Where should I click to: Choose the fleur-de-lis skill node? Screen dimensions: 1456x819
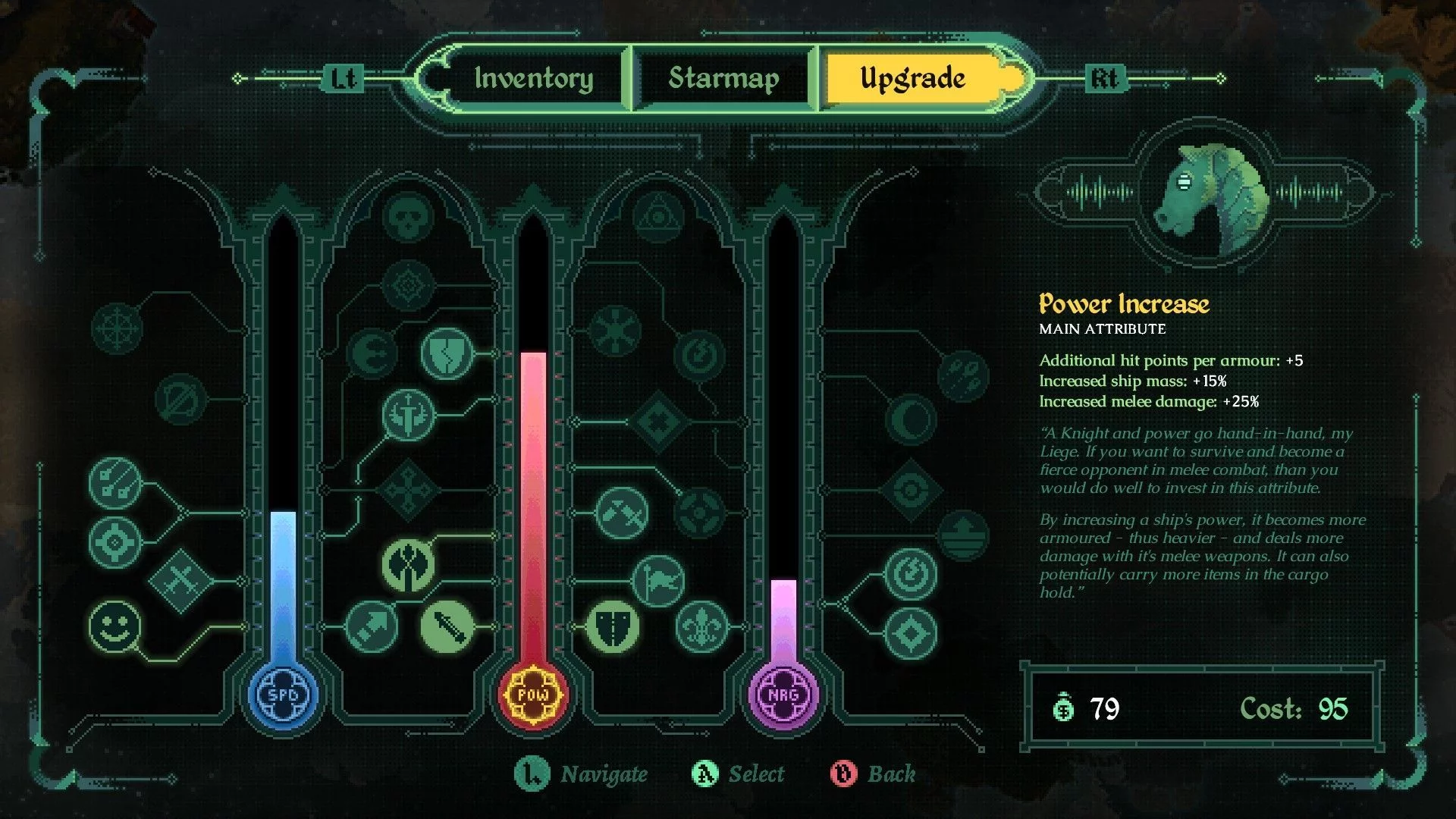701,626
